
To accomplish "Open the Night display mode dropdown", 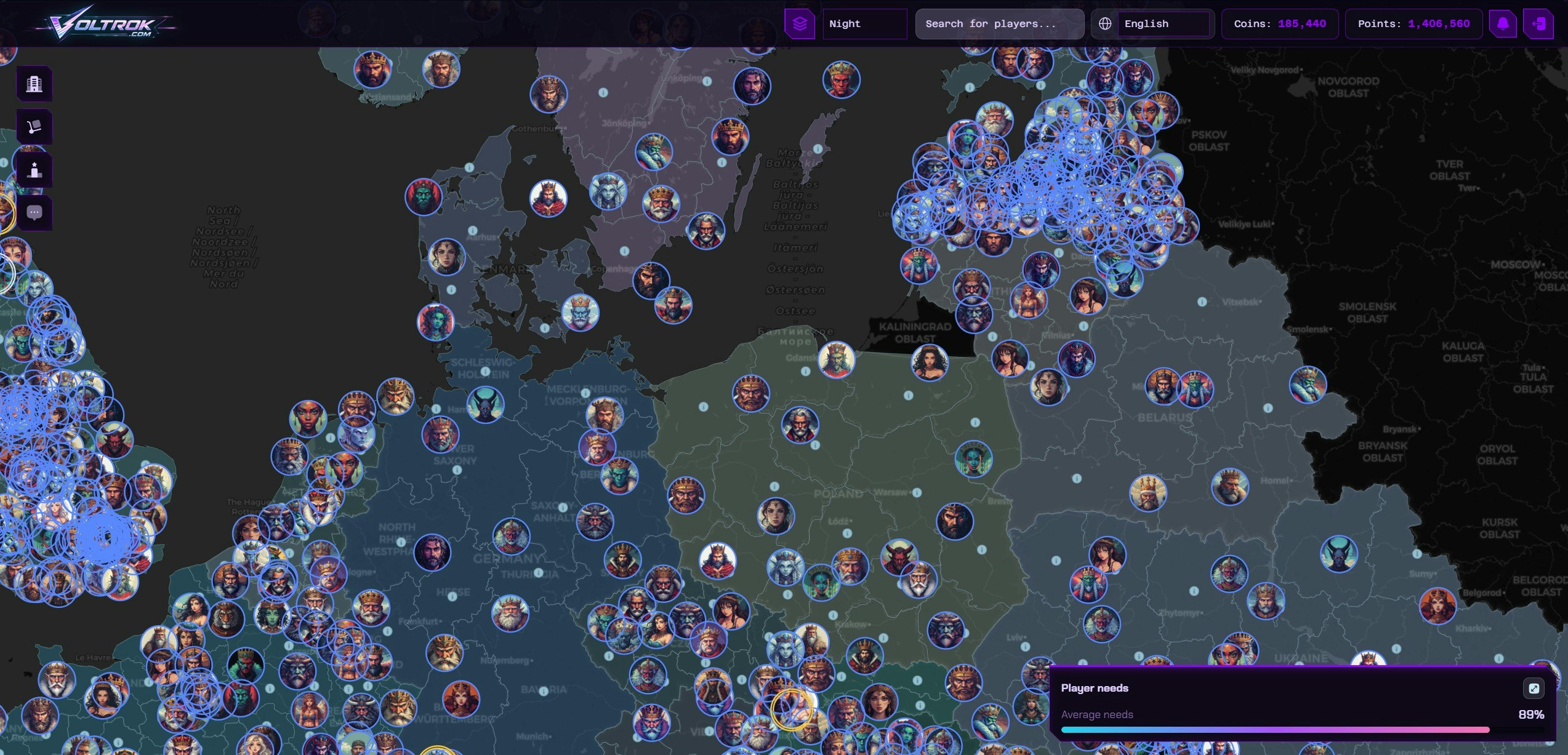I will point(864,24).
